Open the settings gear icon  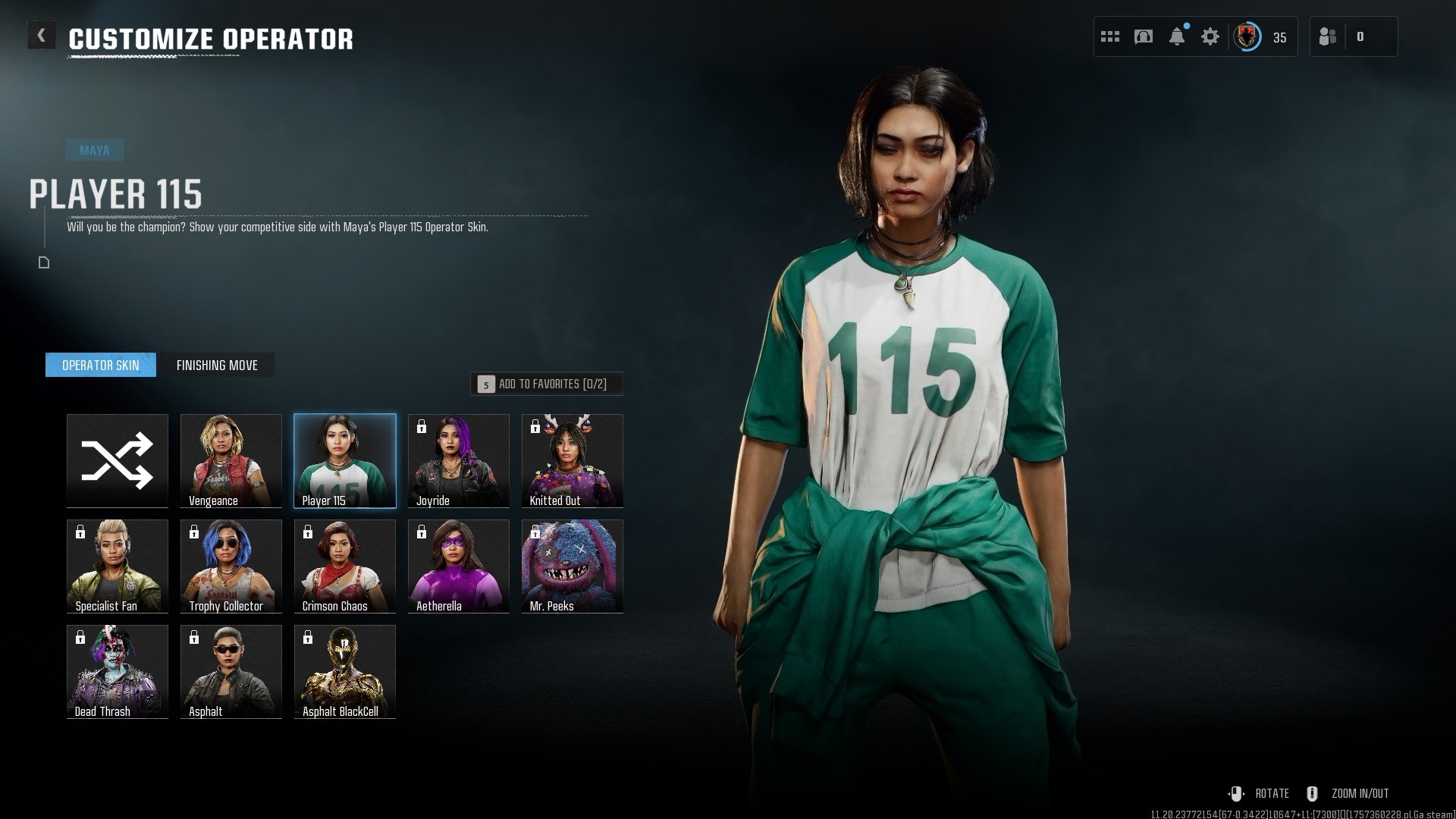pos(1210,36)
